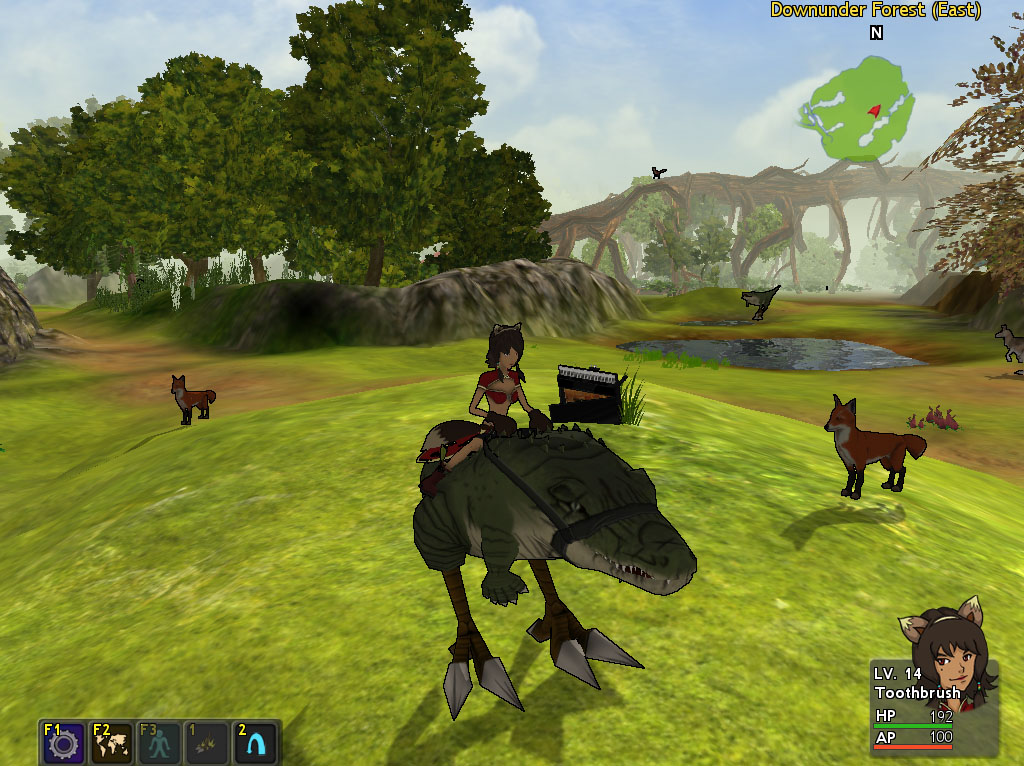Activate the blue arch ability in slot 2

click(255, 743)
